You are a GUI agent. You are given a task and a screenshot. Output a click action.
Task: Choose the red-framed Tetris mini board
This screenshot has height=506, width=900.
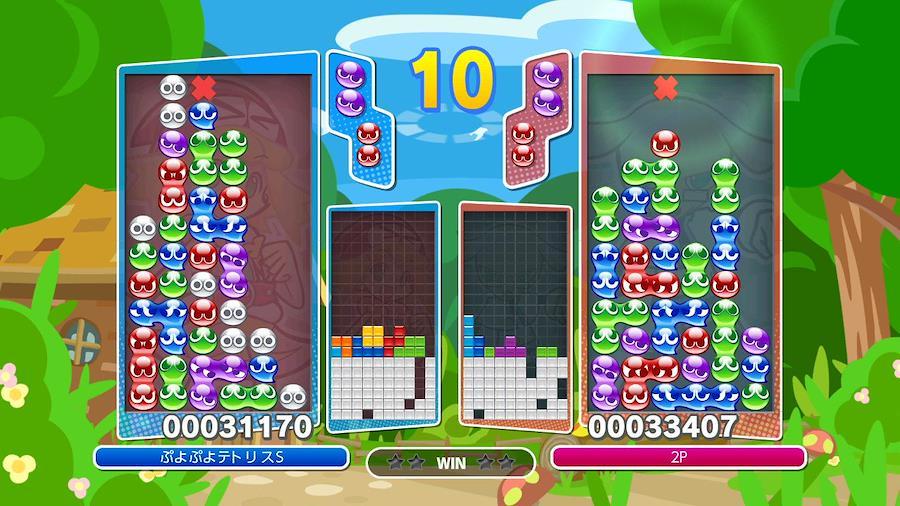515,315
